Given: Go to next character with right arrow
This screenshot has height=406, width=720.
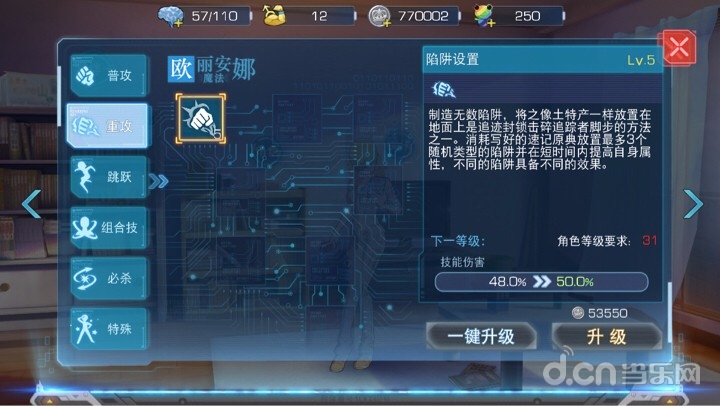Looking at the screenshot, I should (693, 203).
